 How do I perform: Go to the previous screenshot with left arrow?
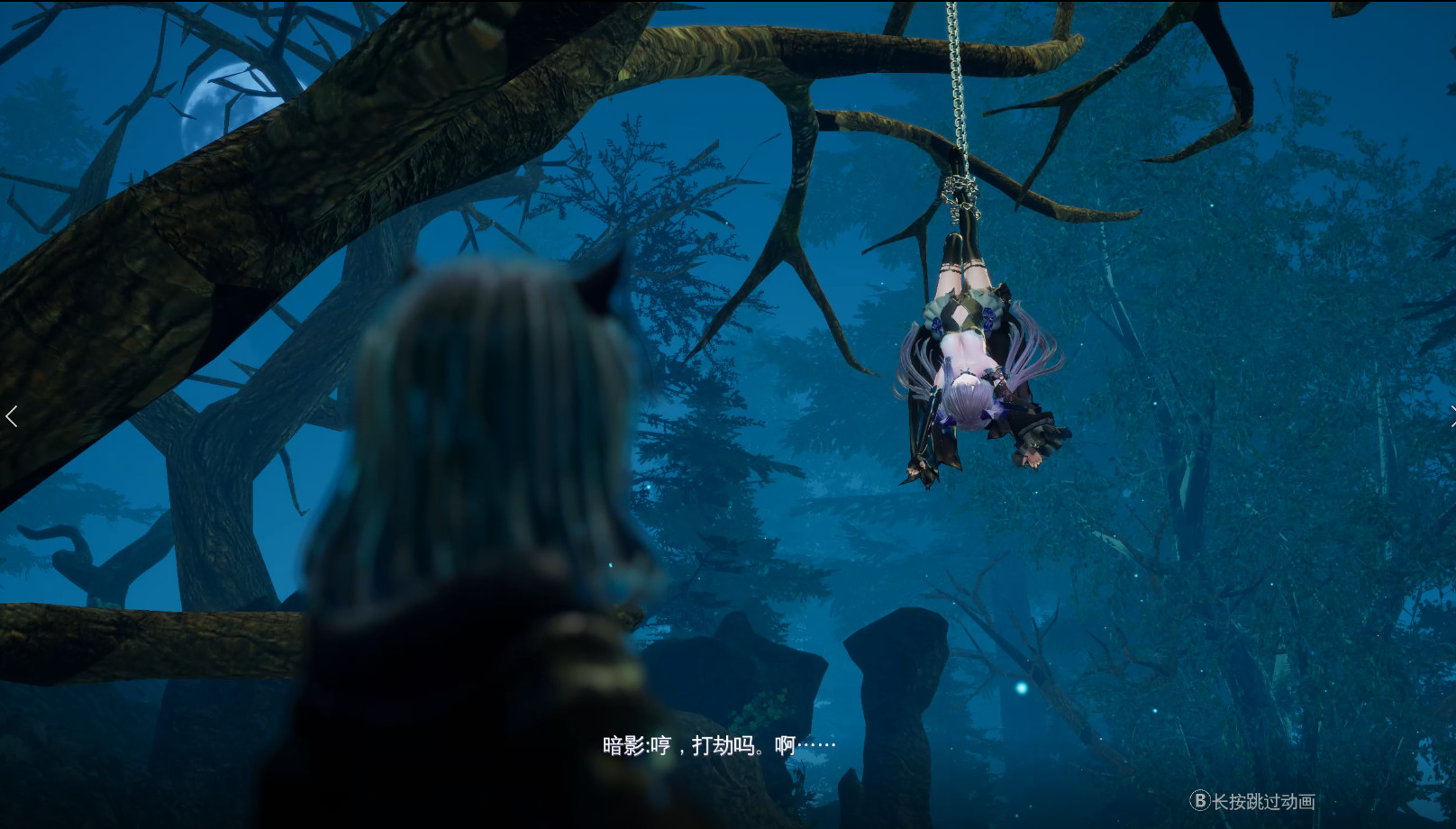(x=12, y=416)
